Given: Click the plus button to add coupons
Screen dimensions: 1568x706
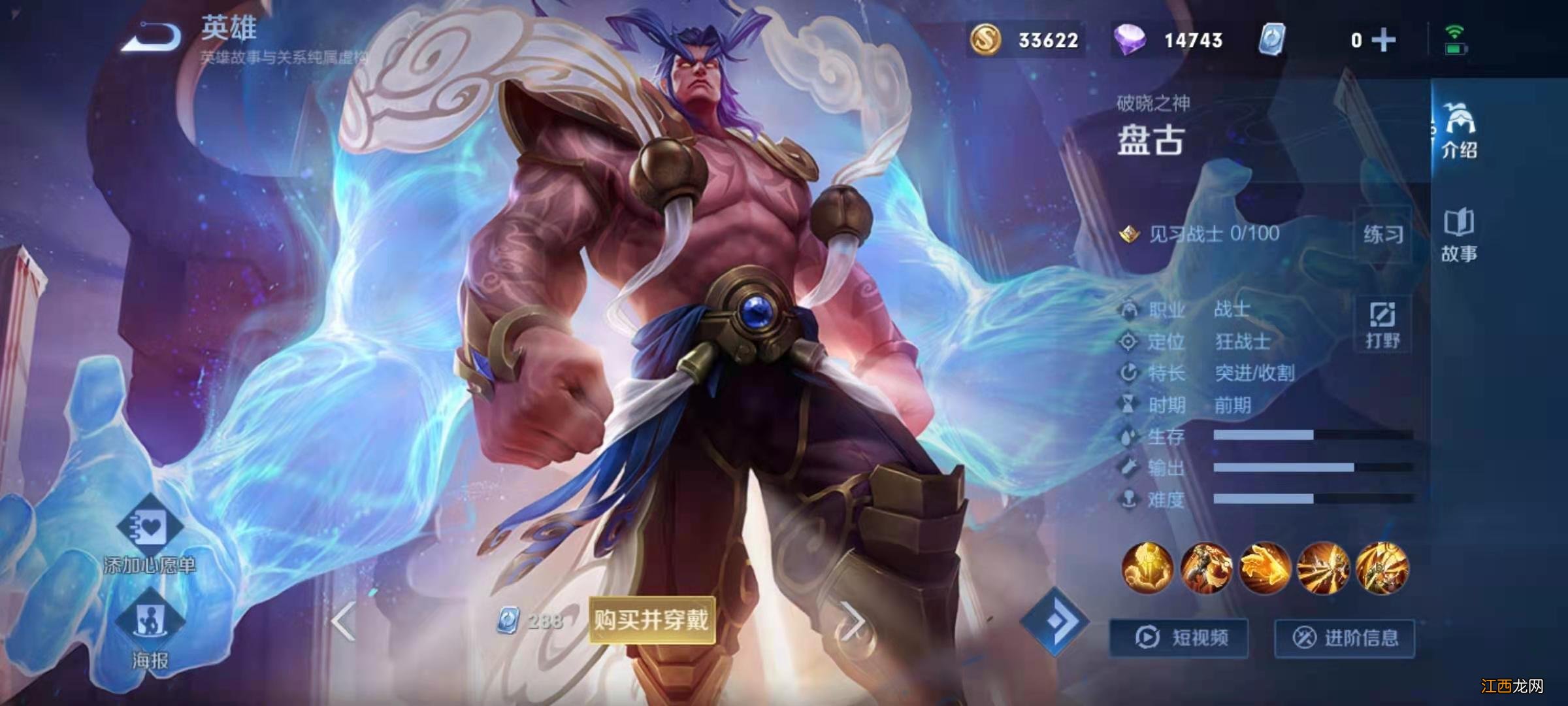Looking at the screenshot, I should 1384,41.
